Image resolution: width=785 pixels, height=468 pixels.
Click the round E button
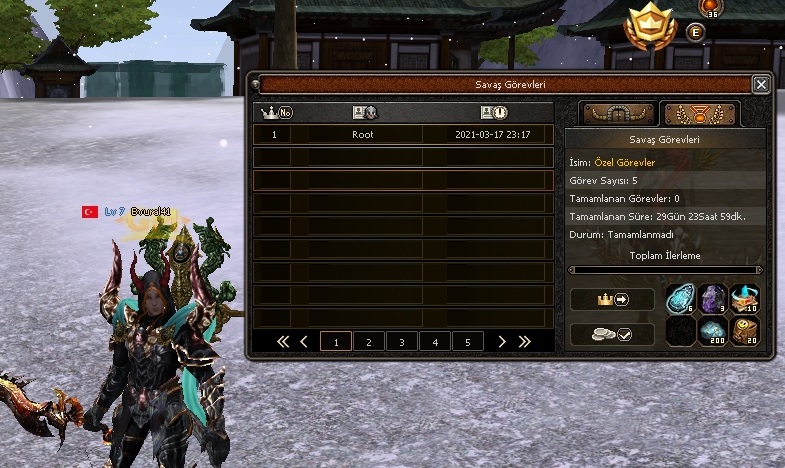697,32
